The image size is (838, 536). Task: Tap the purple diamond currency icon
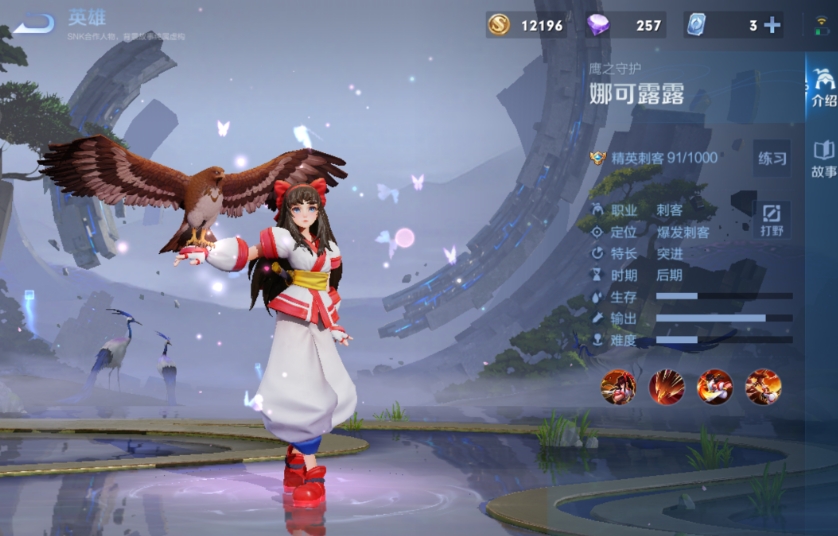click(x=598, y=25)
